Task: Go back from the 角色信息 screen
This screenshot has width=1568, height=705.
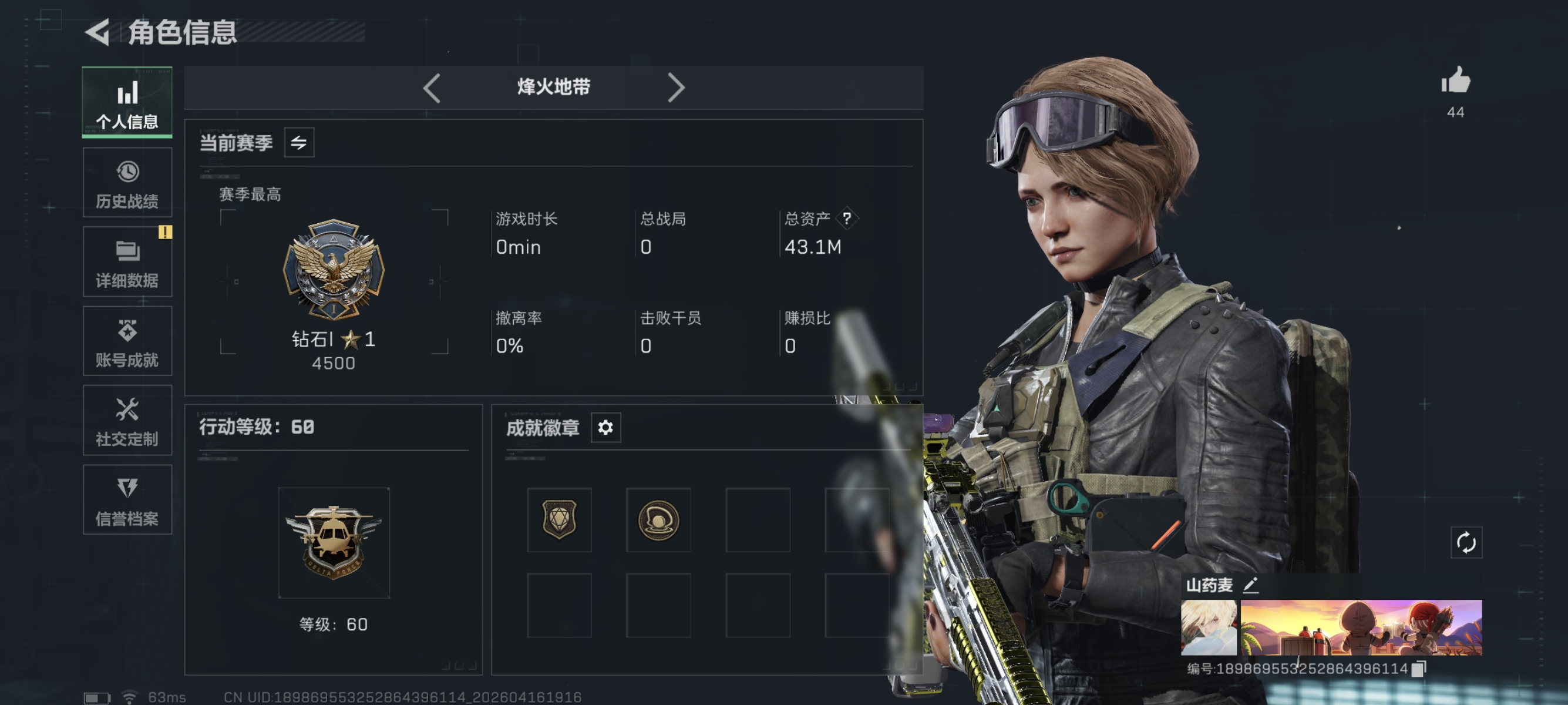Action: 98,32
